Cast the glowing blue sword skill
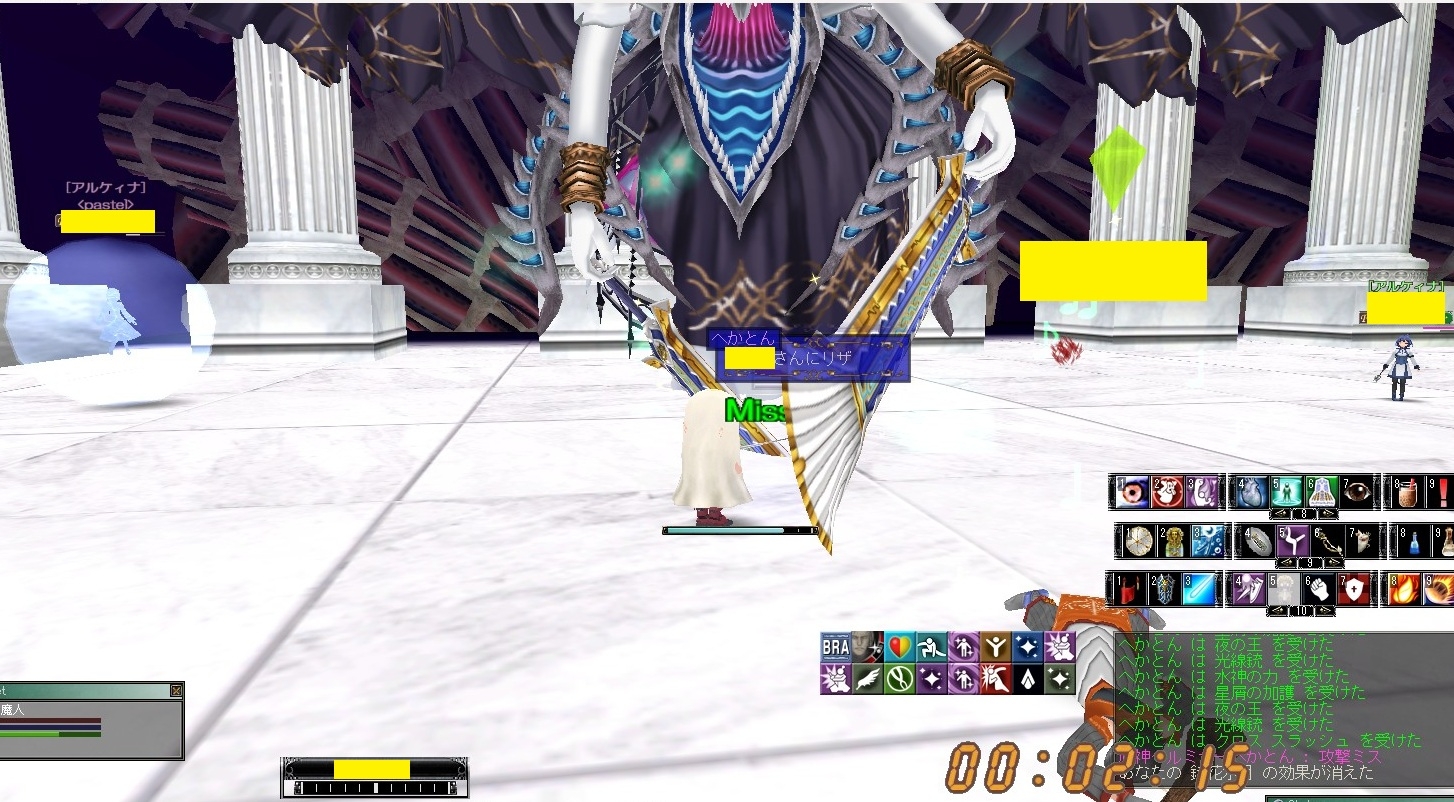 point(1198,589)
